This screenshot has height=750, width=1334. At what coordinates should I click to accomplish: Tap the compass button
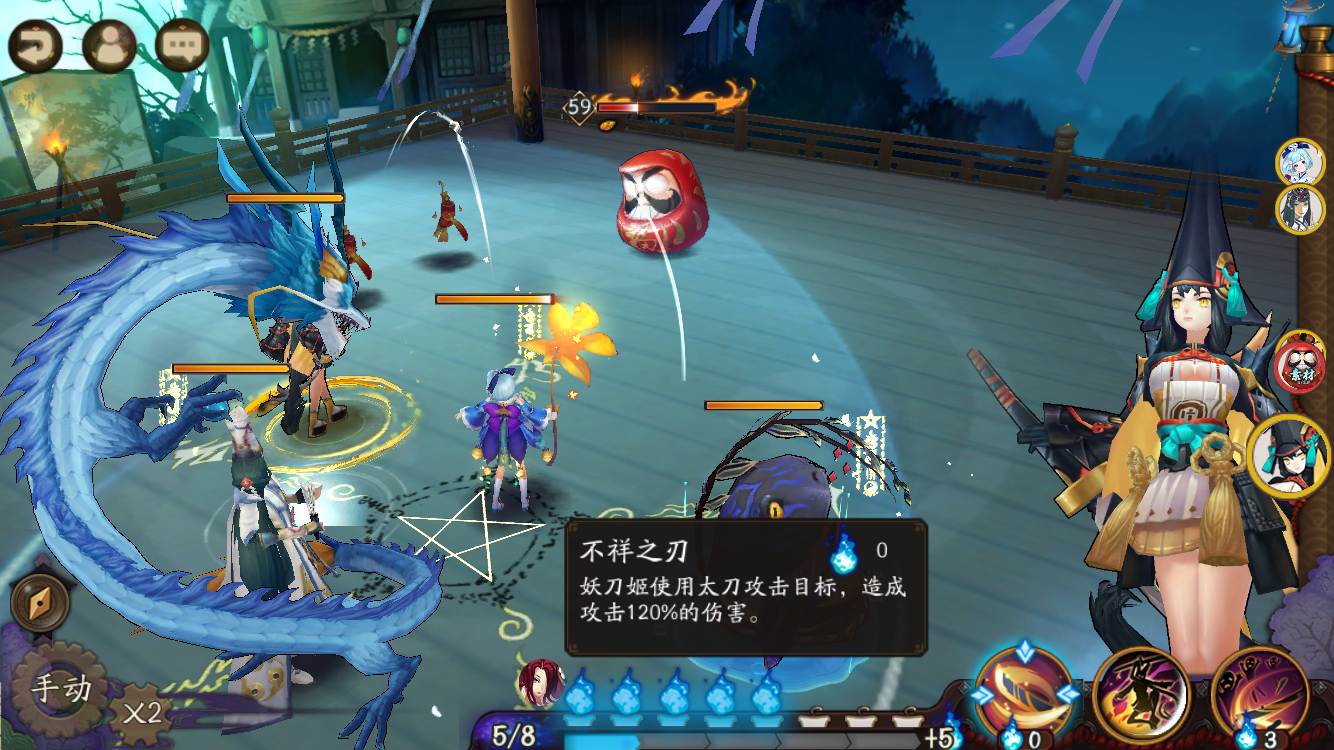click(x=40, y=601)
